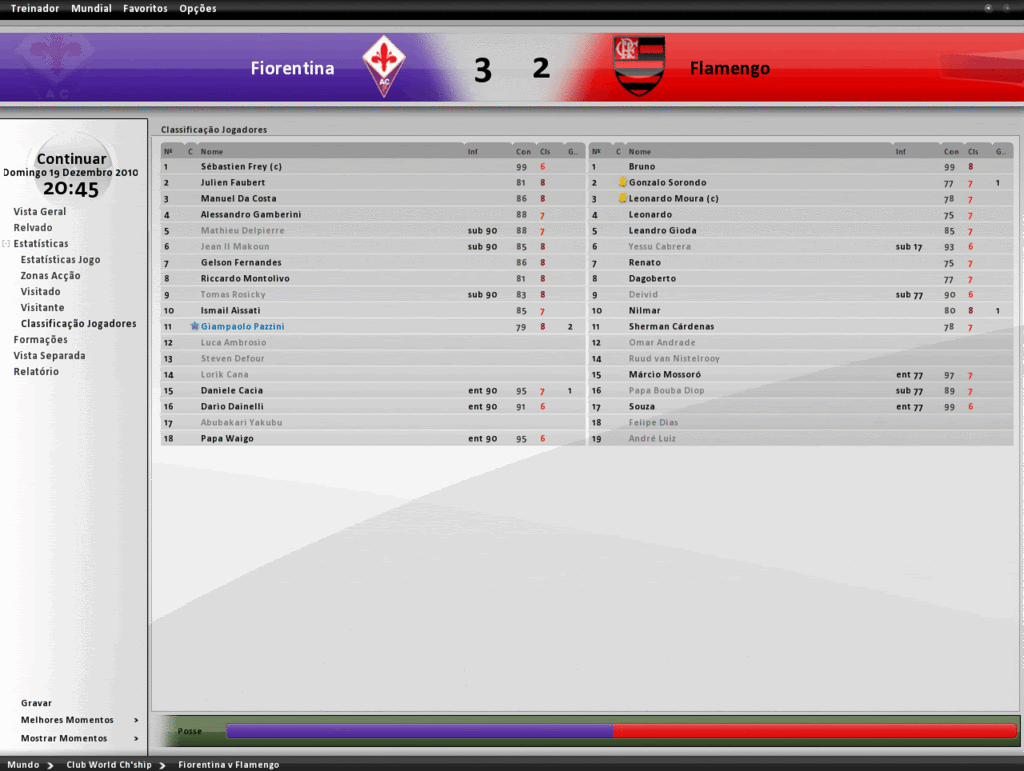Screen dimensions: 1024x771
Task: Open Estatísticas Jogo
Action: (60, 260)
